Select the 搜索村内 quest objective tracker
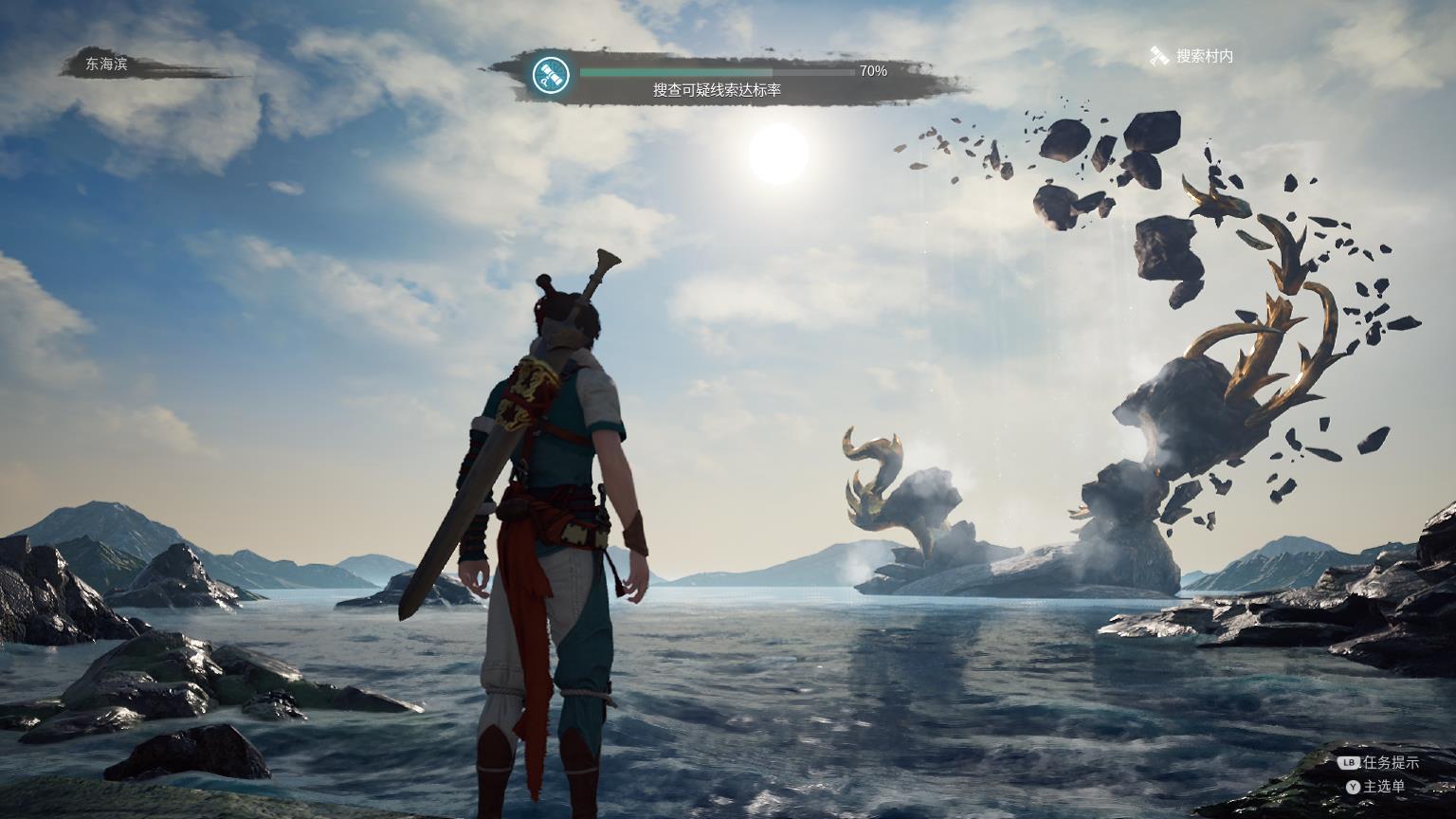This screenshot has height=819, width=1456. (1192, 57)
